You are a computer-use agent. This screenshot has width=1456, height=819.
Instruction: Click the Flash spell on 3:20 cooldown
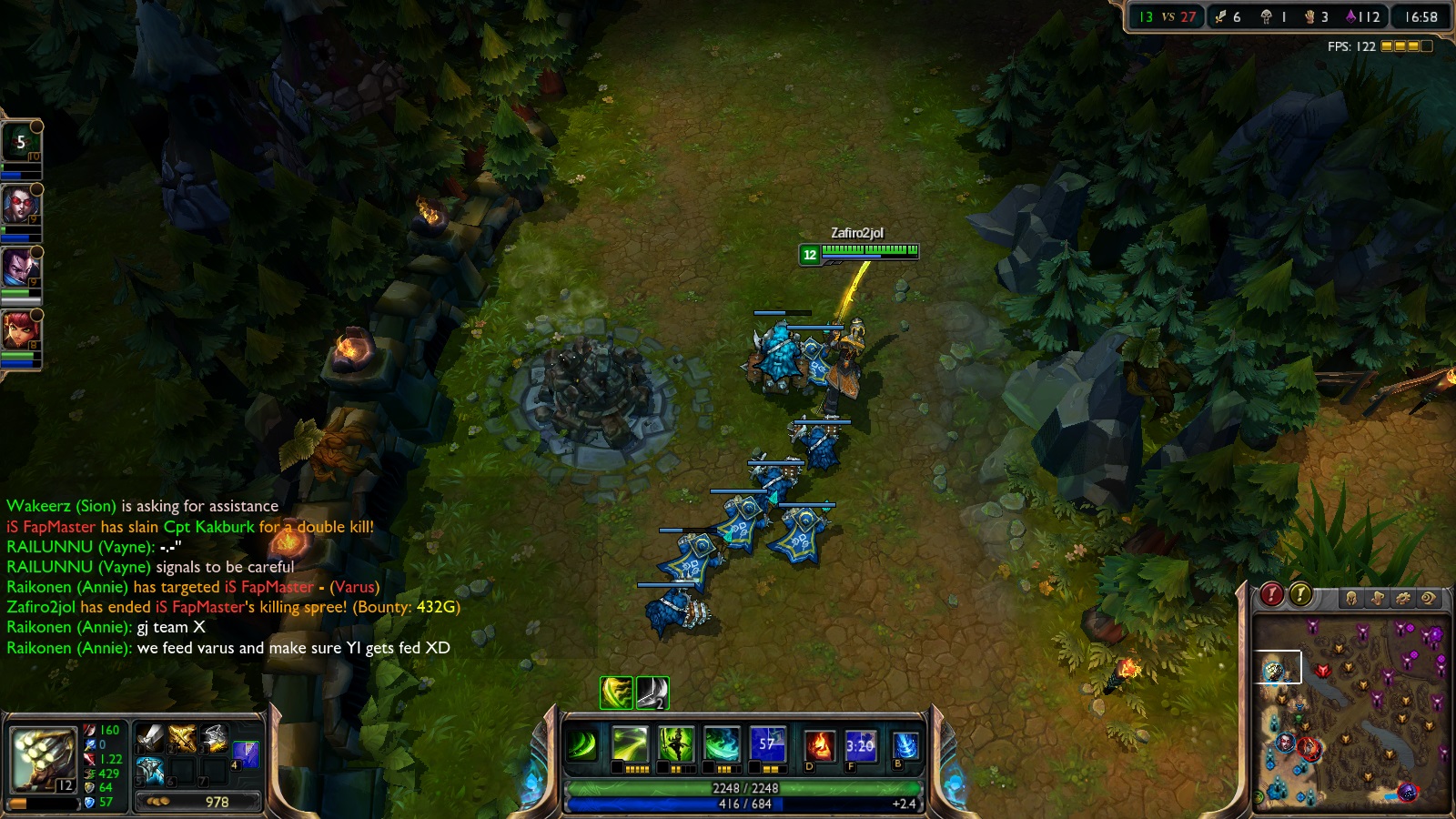pyautogui.click(x=859, y=745)
